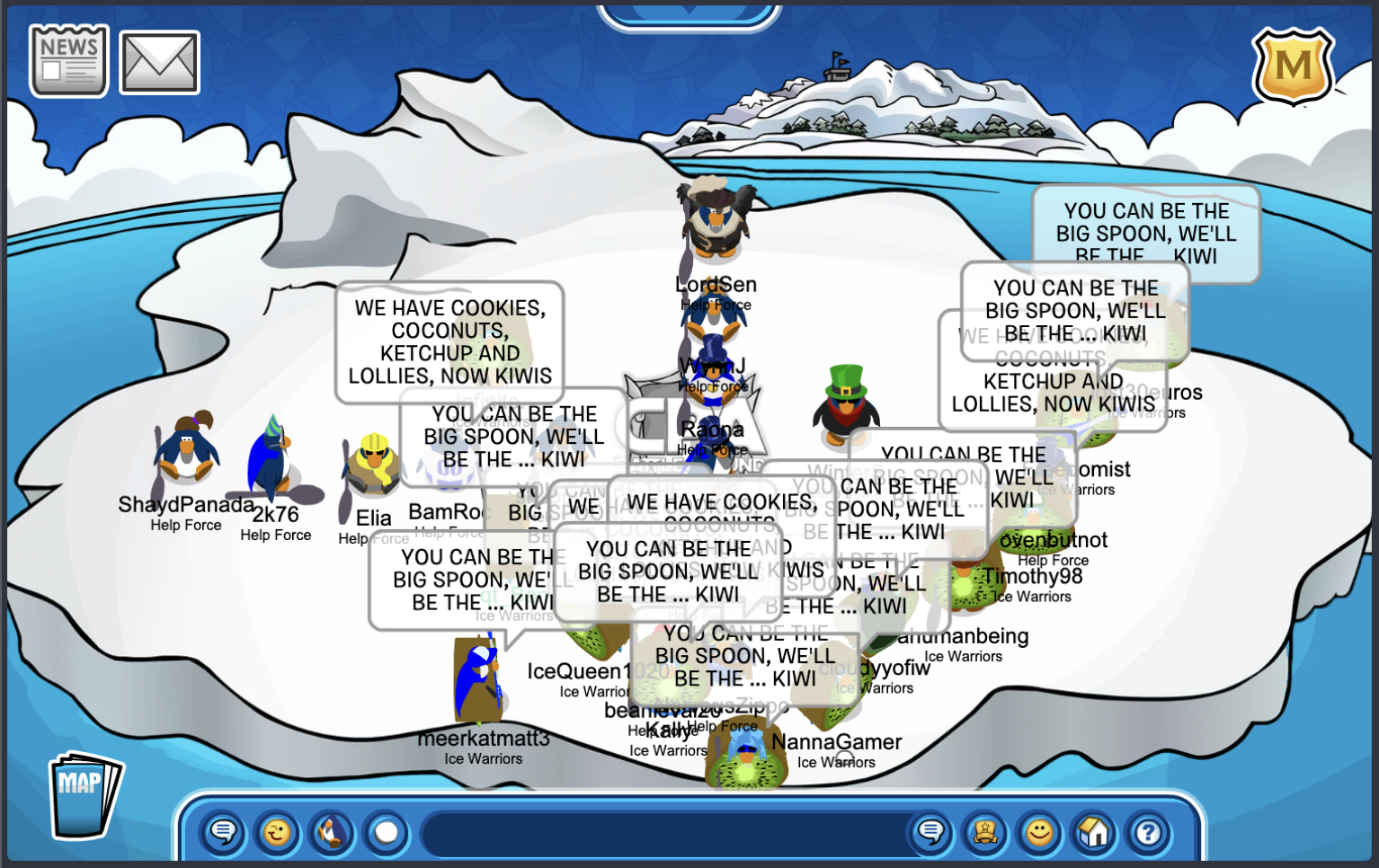This screenshot has height=868, width=1379.
Task: Open the player card star badge
Action: (985, 833)
